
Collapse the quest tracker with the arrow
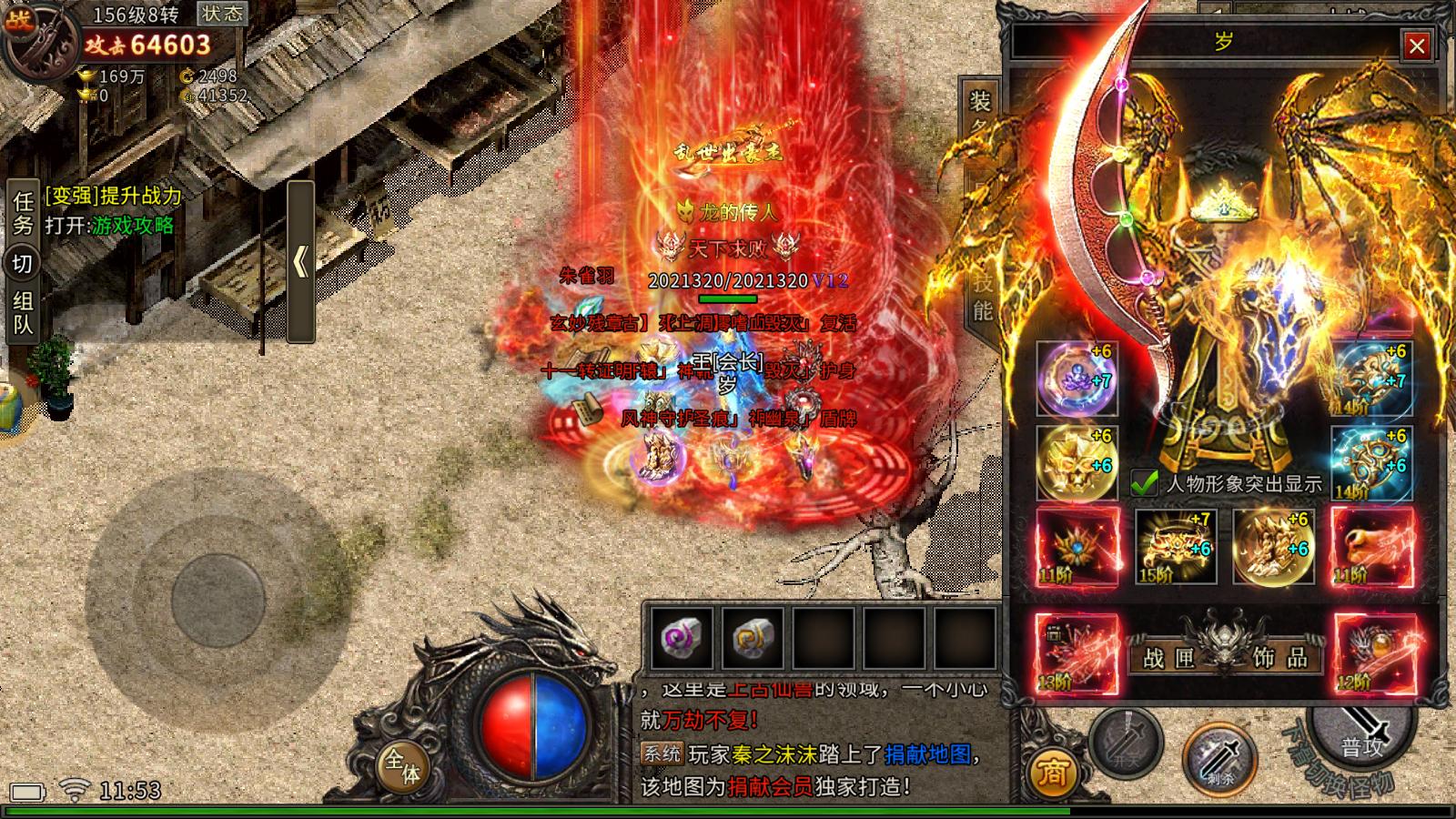300,262
